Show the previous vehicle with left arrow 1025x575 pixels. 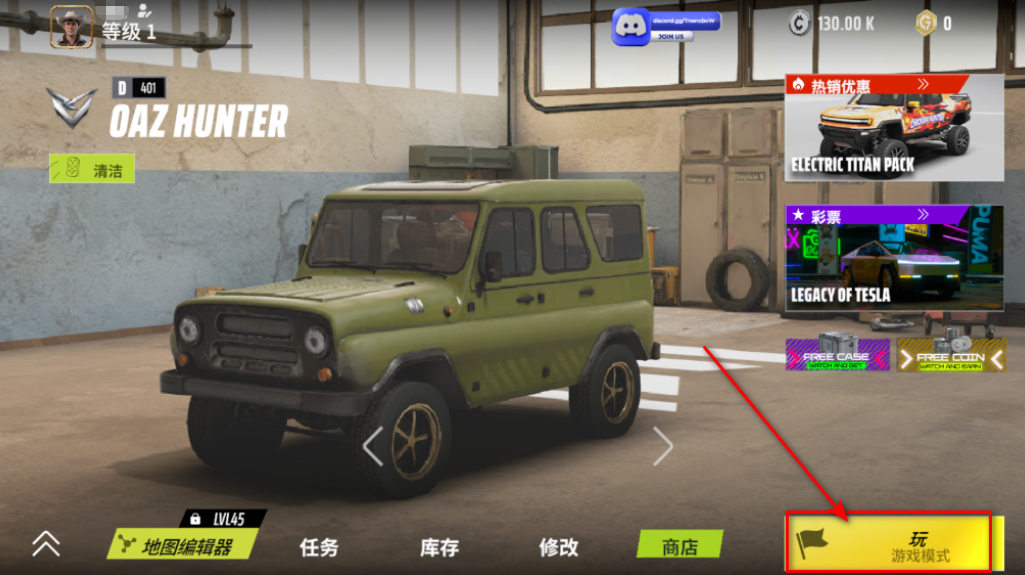[x=373, y=446]
